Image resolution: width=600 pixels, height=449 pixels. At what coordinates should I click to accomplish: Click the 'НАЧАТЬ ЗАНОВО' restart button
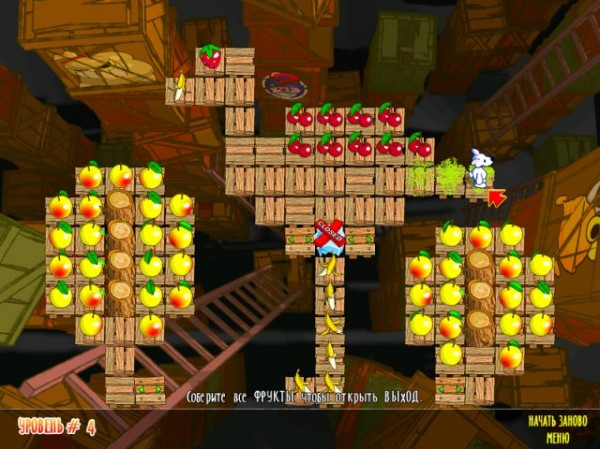pos(555,421)
